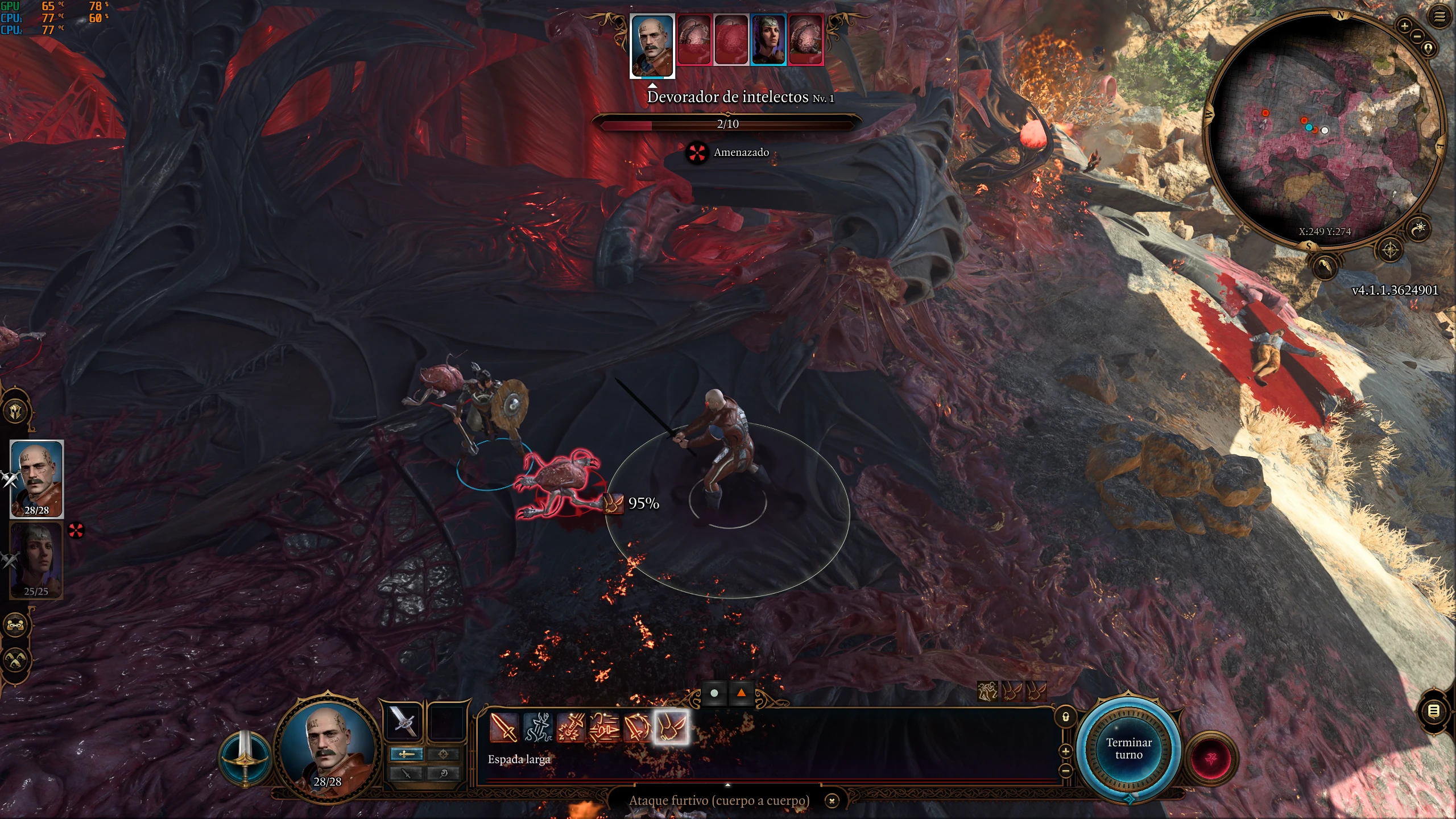This screenshot has width=1456, height=819.
Task: Select the highlighted sneak attack ability
Action: tap(671, 727)
